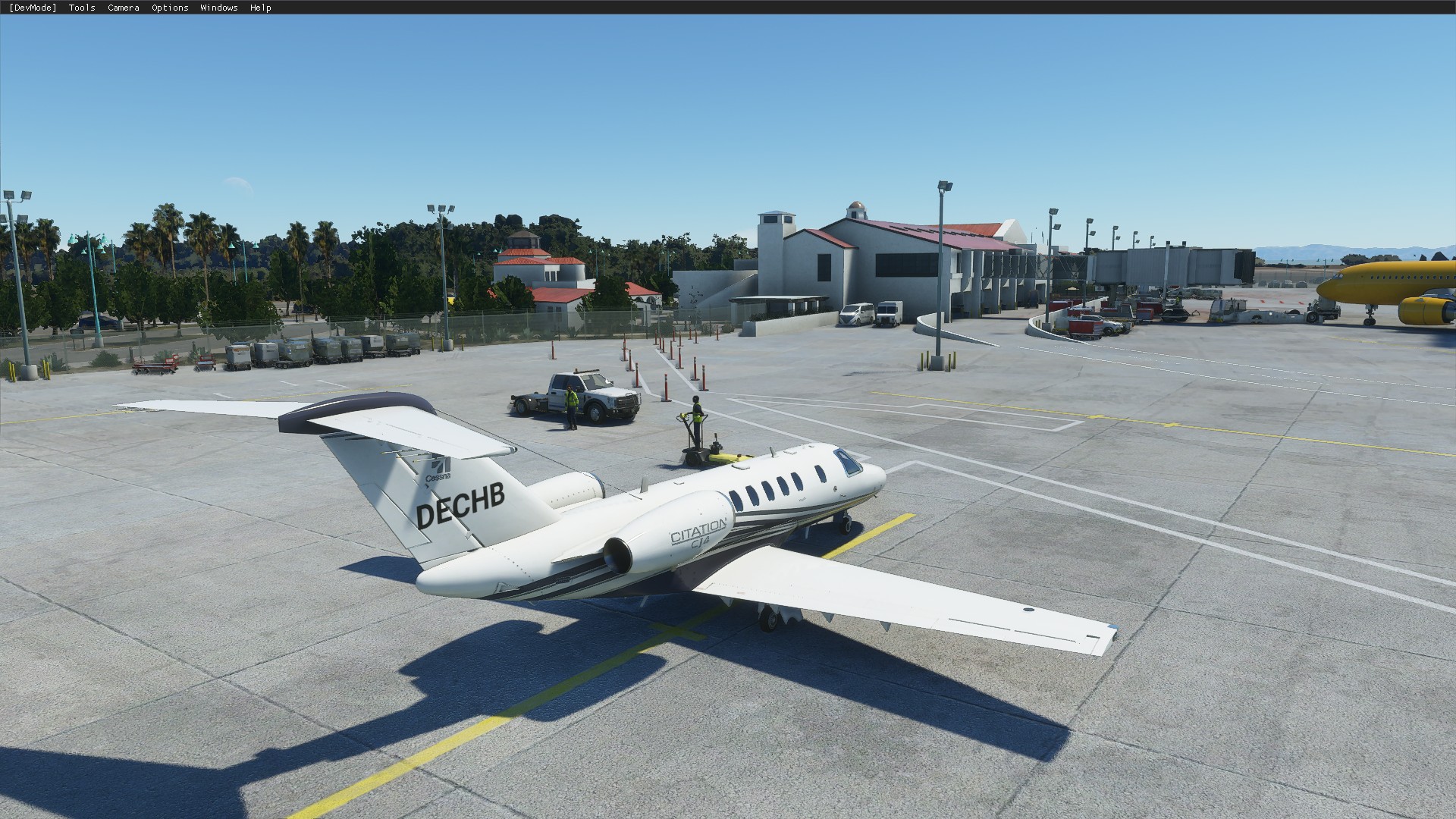Open the Camera menu
Viewport: 1456px width, 819px height.
[x=123, y=8]
